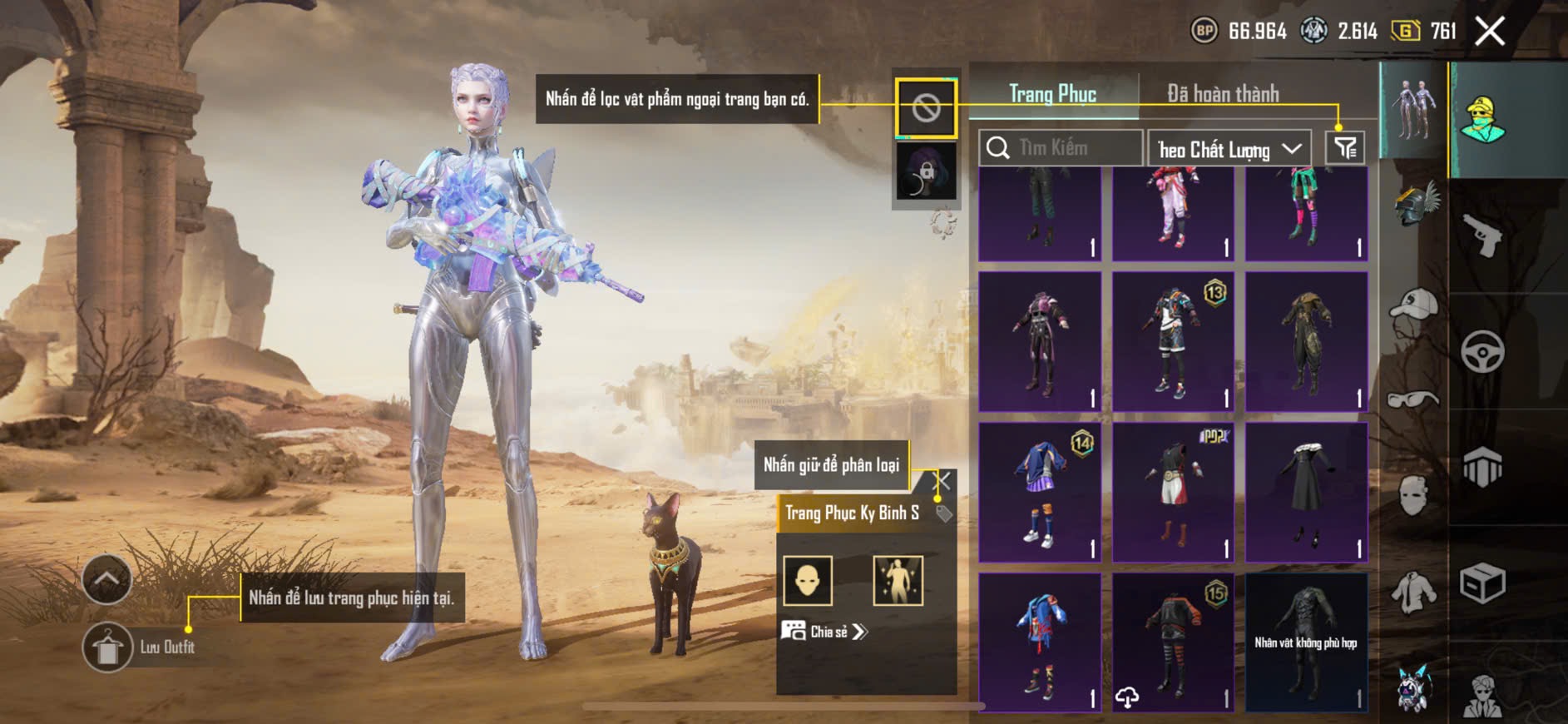This screenshot has width=1568, height=724.
Task: Open the pistol weapon skins category
Action: [x=1482, y=236]
